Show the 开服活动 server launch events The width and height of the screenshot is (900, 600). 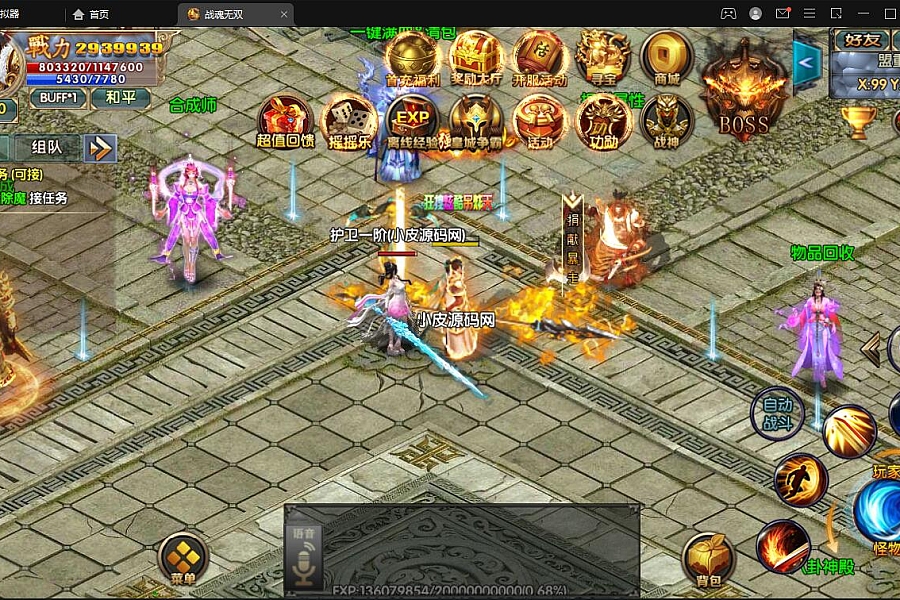(x=540, y=58)
